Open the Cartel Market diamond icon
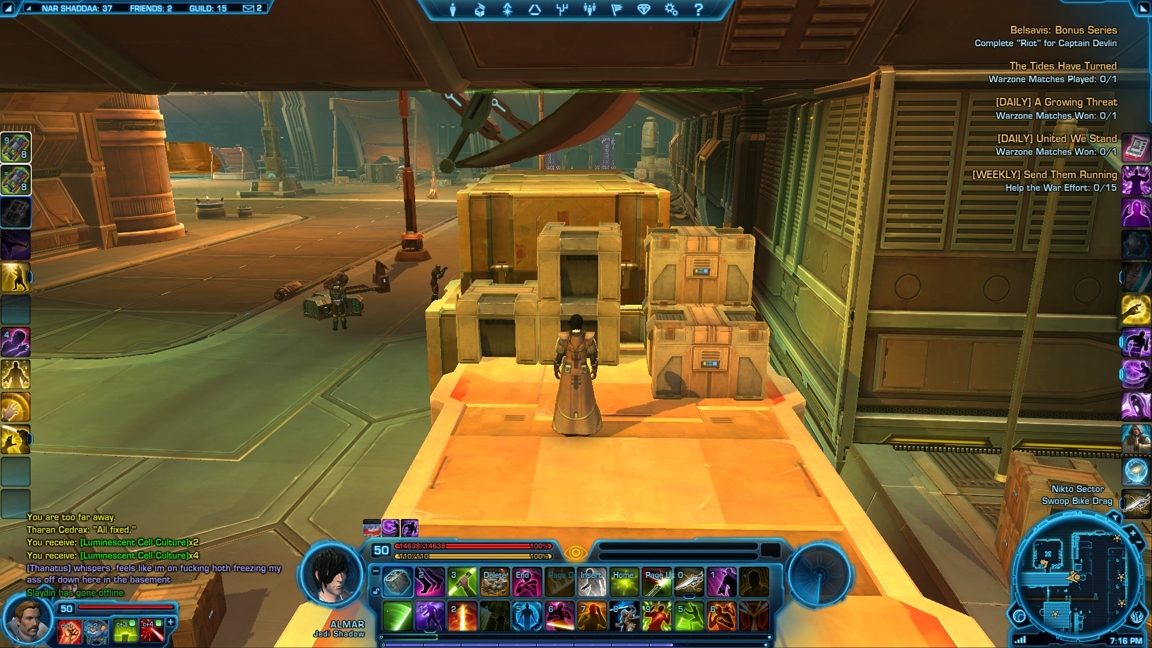 (x=644, y=10)
